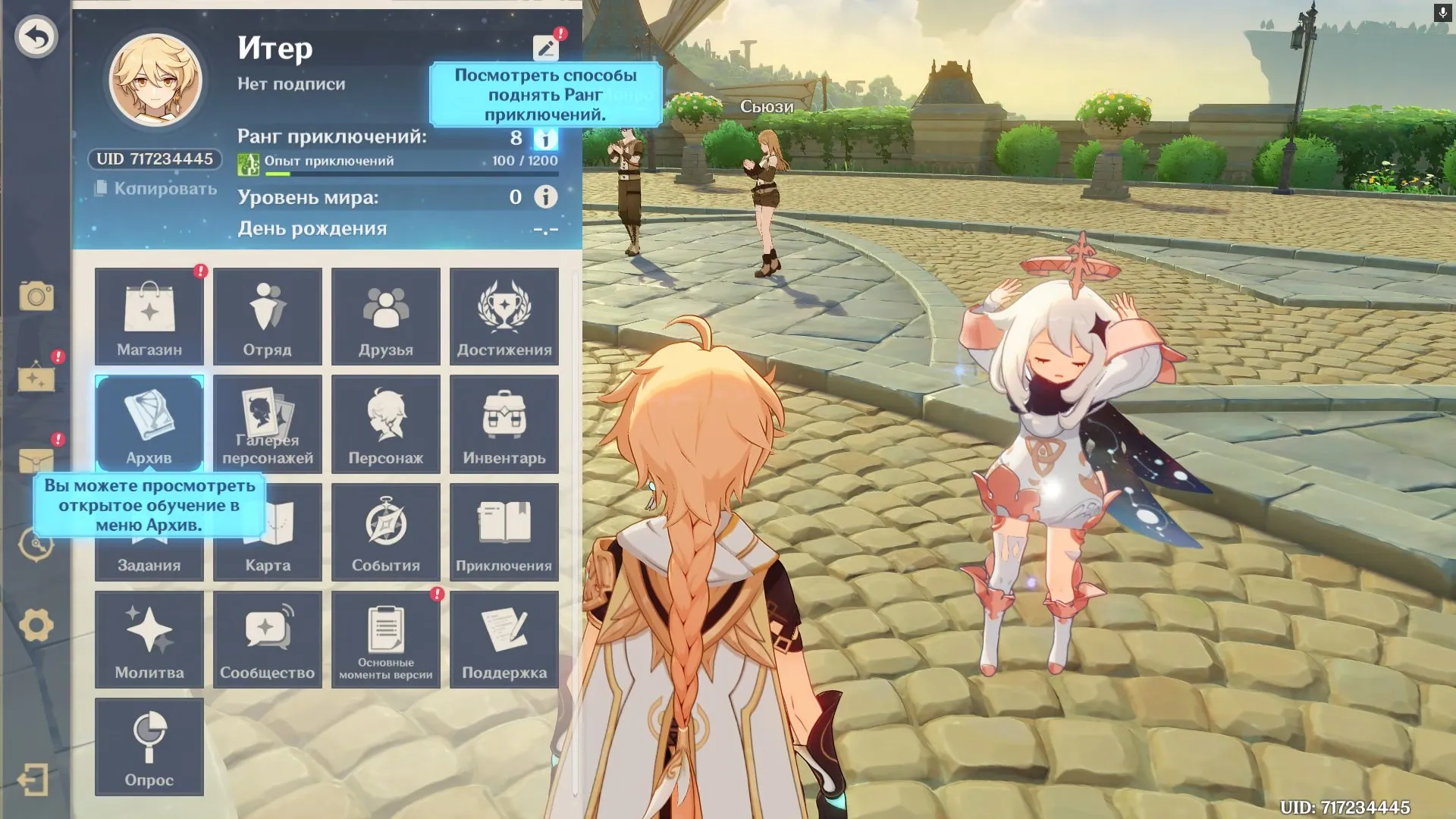Open the Задания quest journal
Viewport: 1456px width, 819px height.
[149, 531]
